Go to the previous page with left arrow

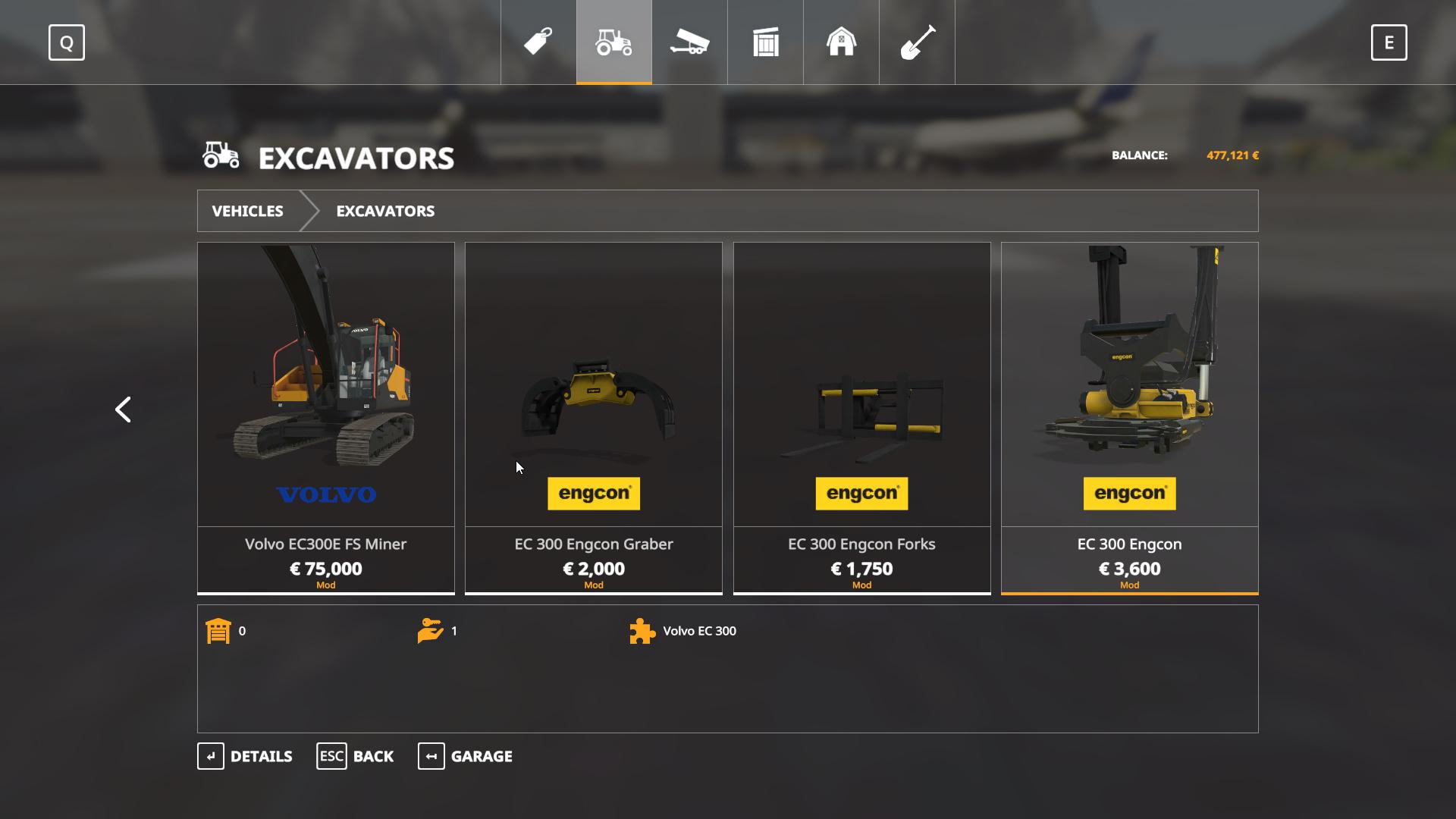click(123, 409)
